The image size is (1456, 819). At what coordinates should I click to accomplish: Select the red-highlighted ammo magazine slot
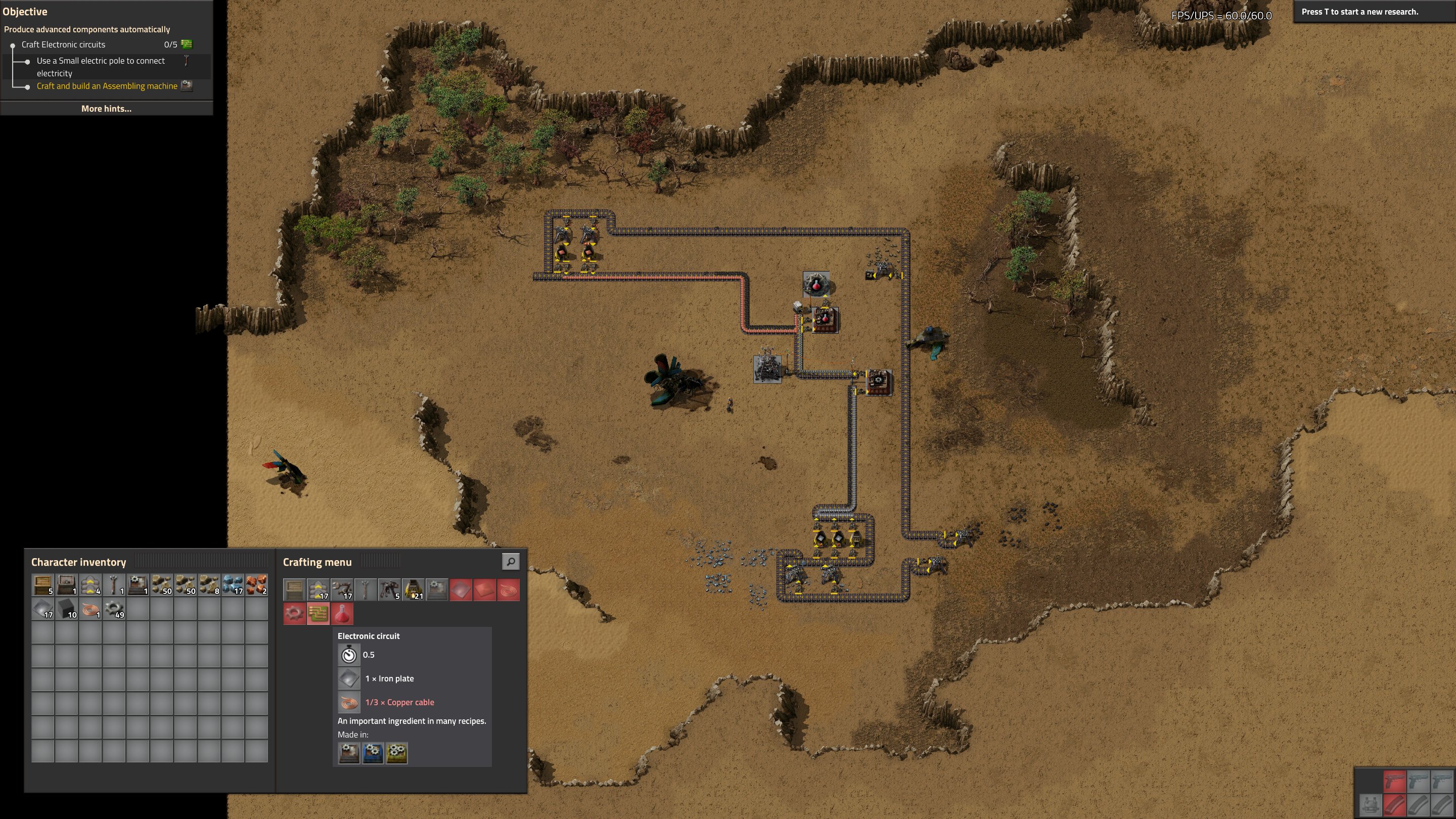(1394, 804)
